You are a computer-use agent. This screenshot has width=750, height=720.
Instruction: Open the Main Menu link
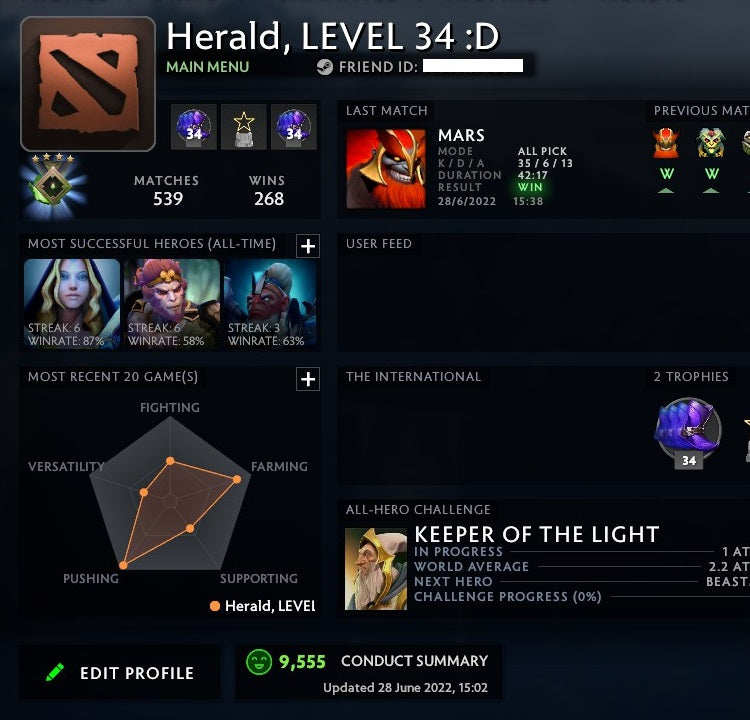(x=208, y=67)
